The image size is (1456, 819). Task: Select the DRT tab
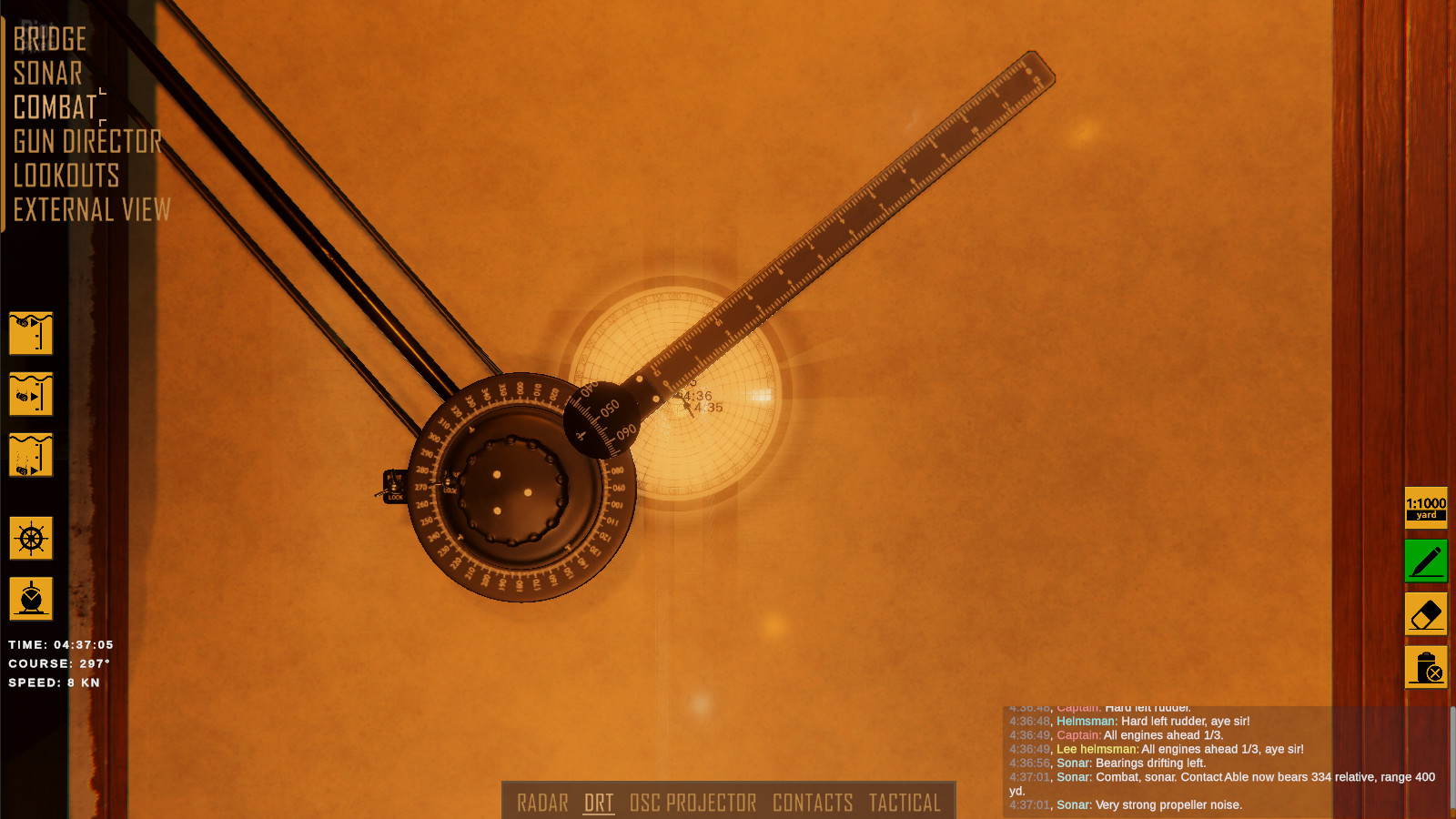point(599,803)
